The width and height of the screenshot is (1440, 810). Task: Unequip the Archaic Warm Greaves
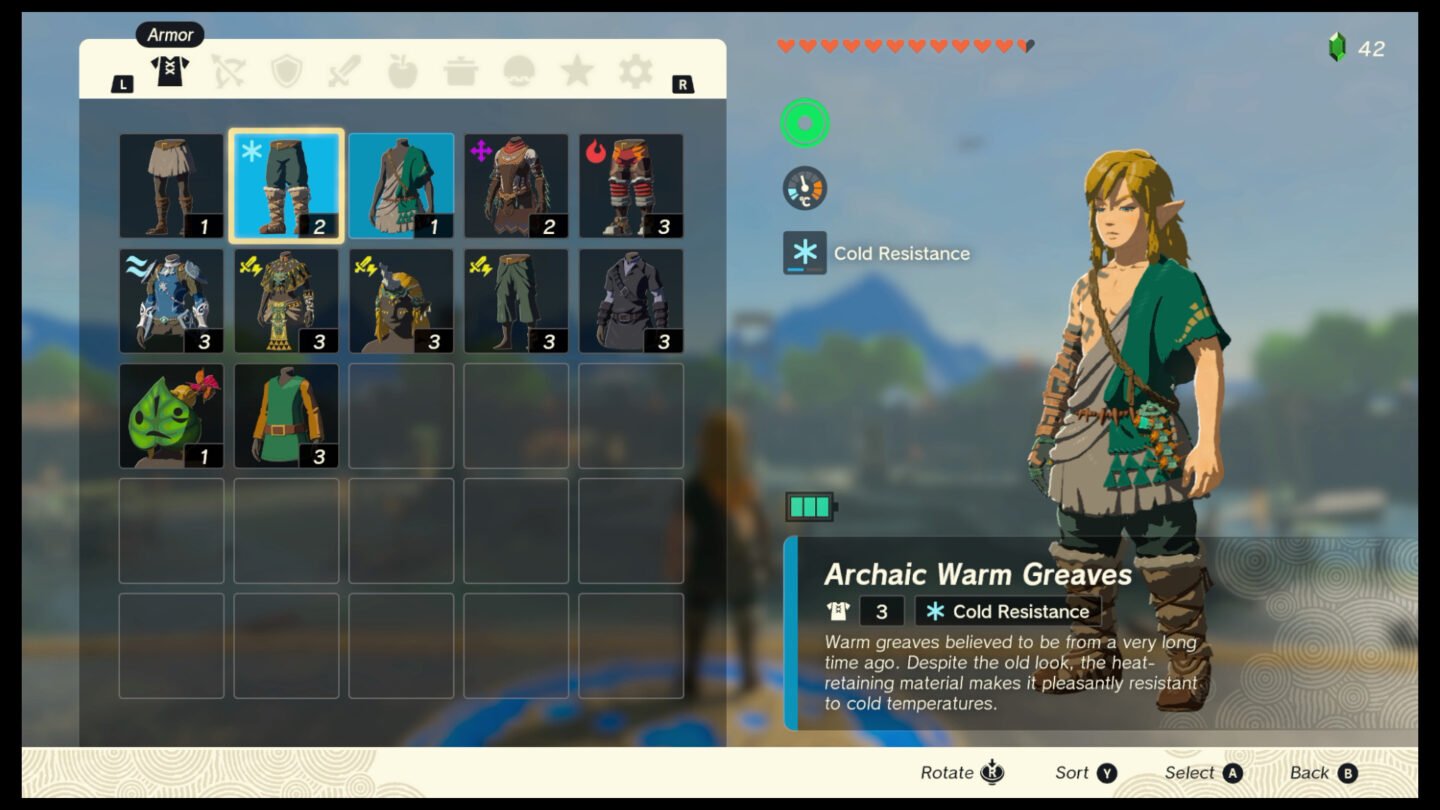pyautogui.click(x=286, y=183)
